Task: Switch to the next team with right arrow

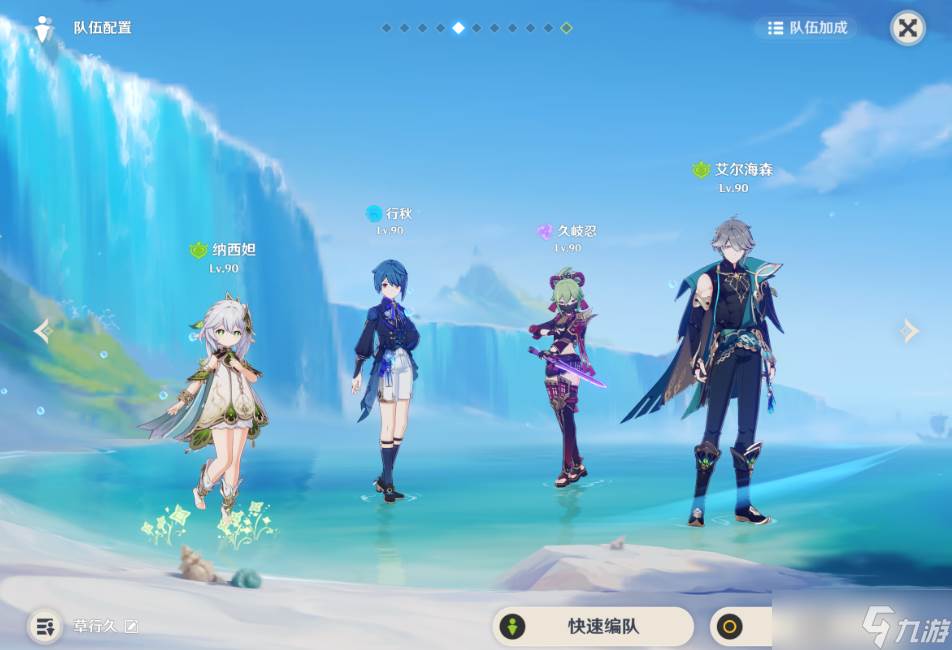Action: [908, 331]
